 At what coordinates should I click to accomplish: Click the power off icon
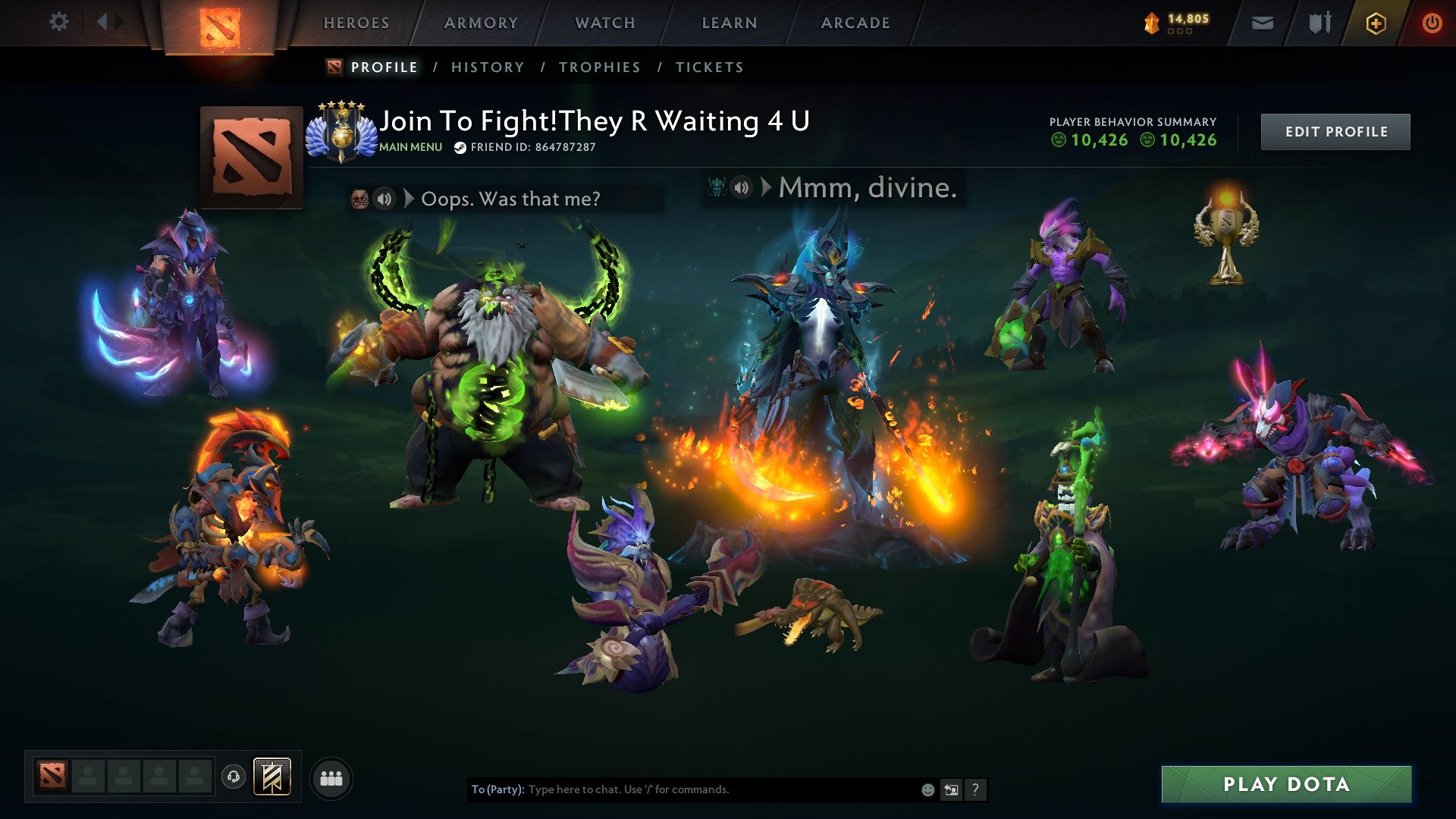tap(1433, 23)
